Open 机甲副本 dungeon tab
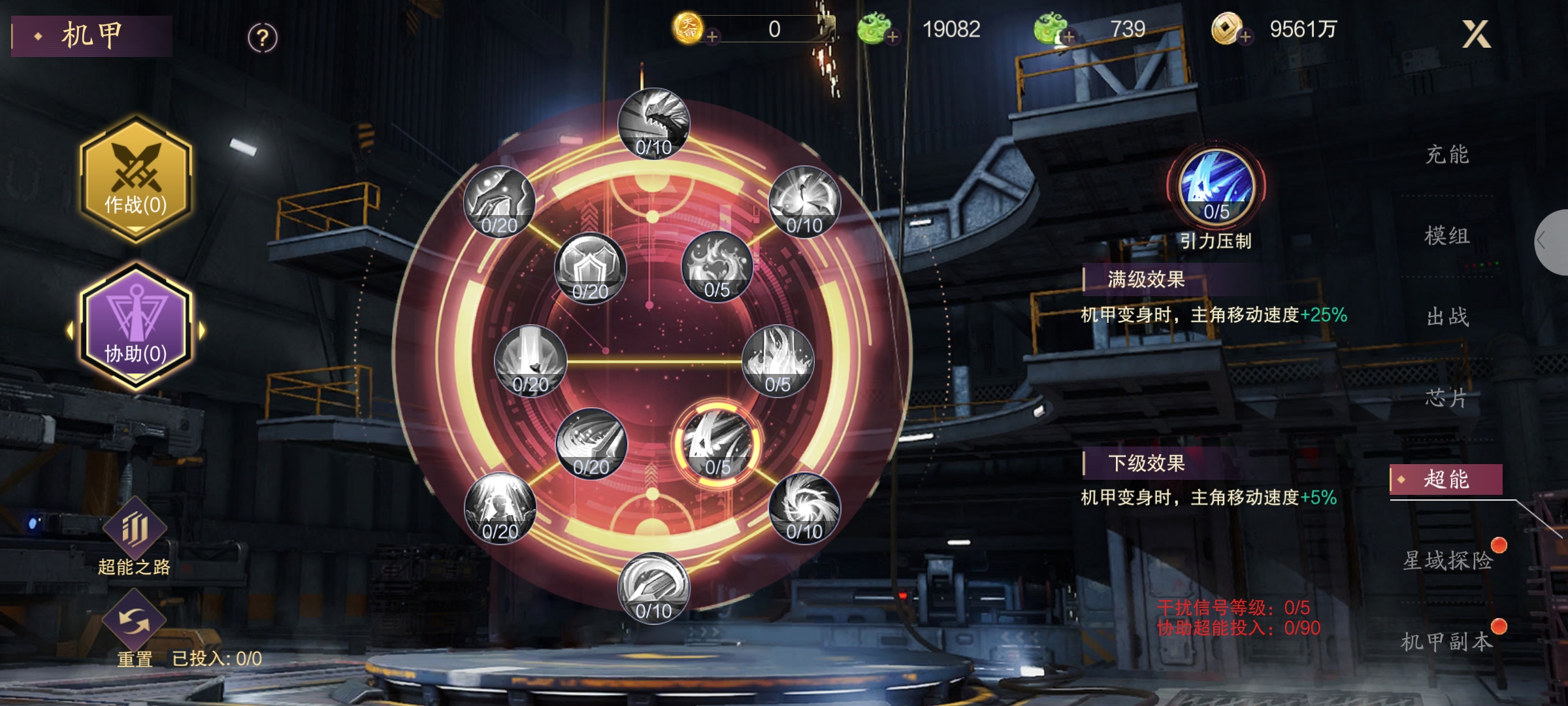 click(1446, 642)
